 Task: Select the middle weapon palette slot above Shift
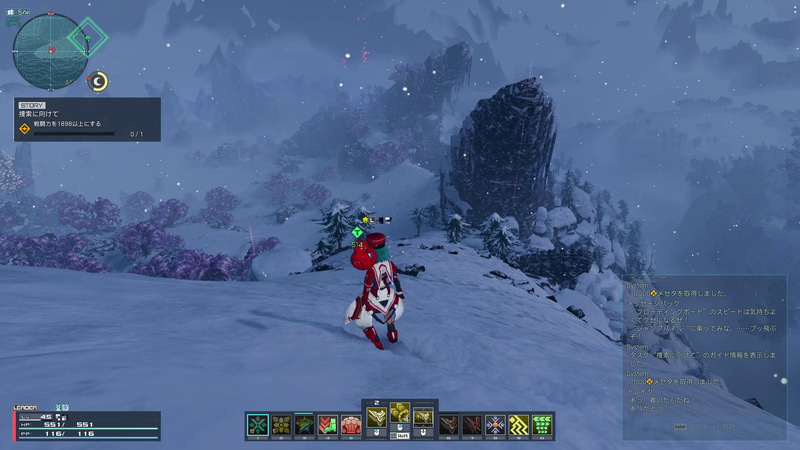(x=400, y=413)
